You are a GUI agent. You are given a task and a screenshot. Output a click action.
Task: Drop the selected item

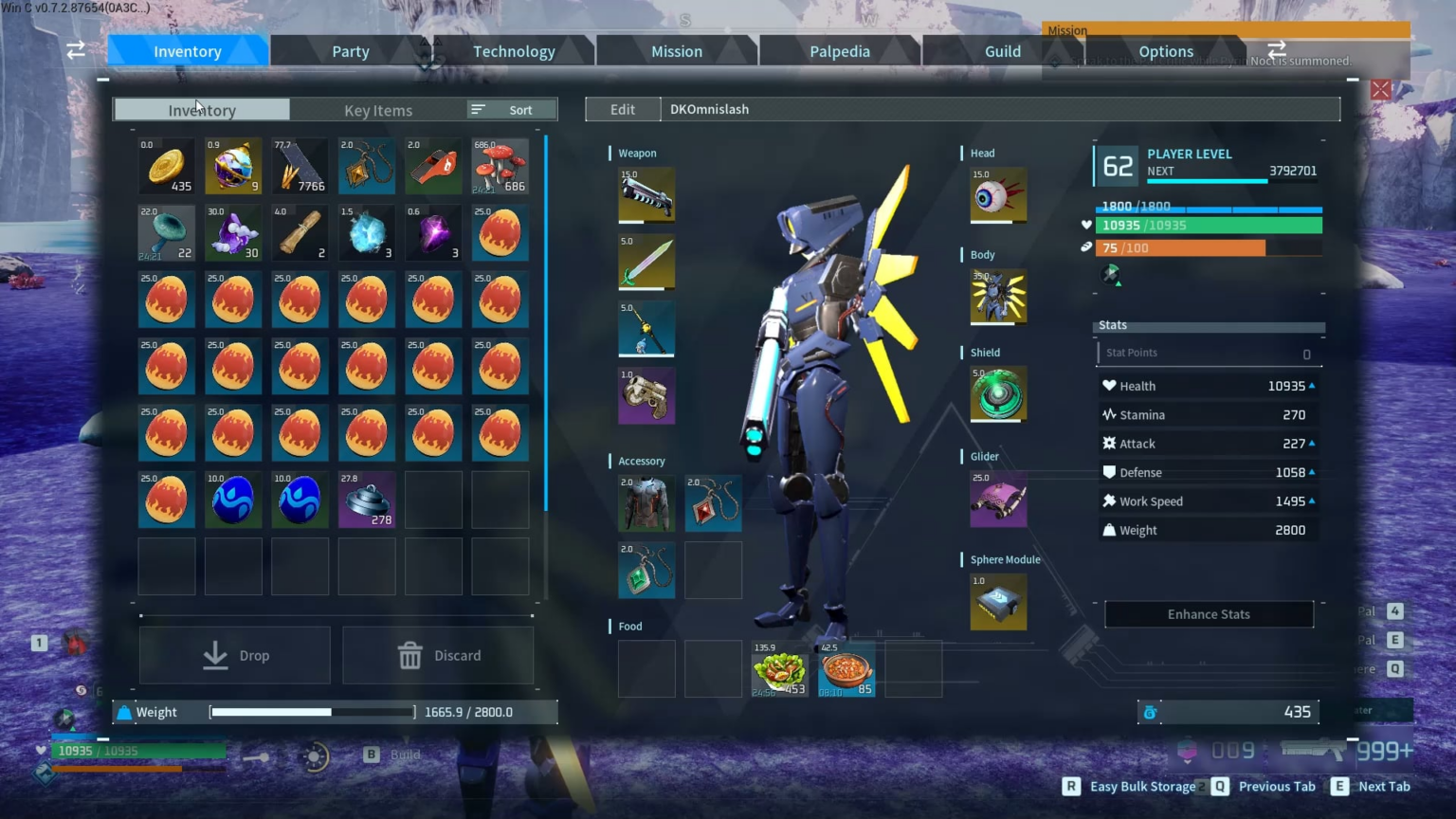click(x=235, y=655)
